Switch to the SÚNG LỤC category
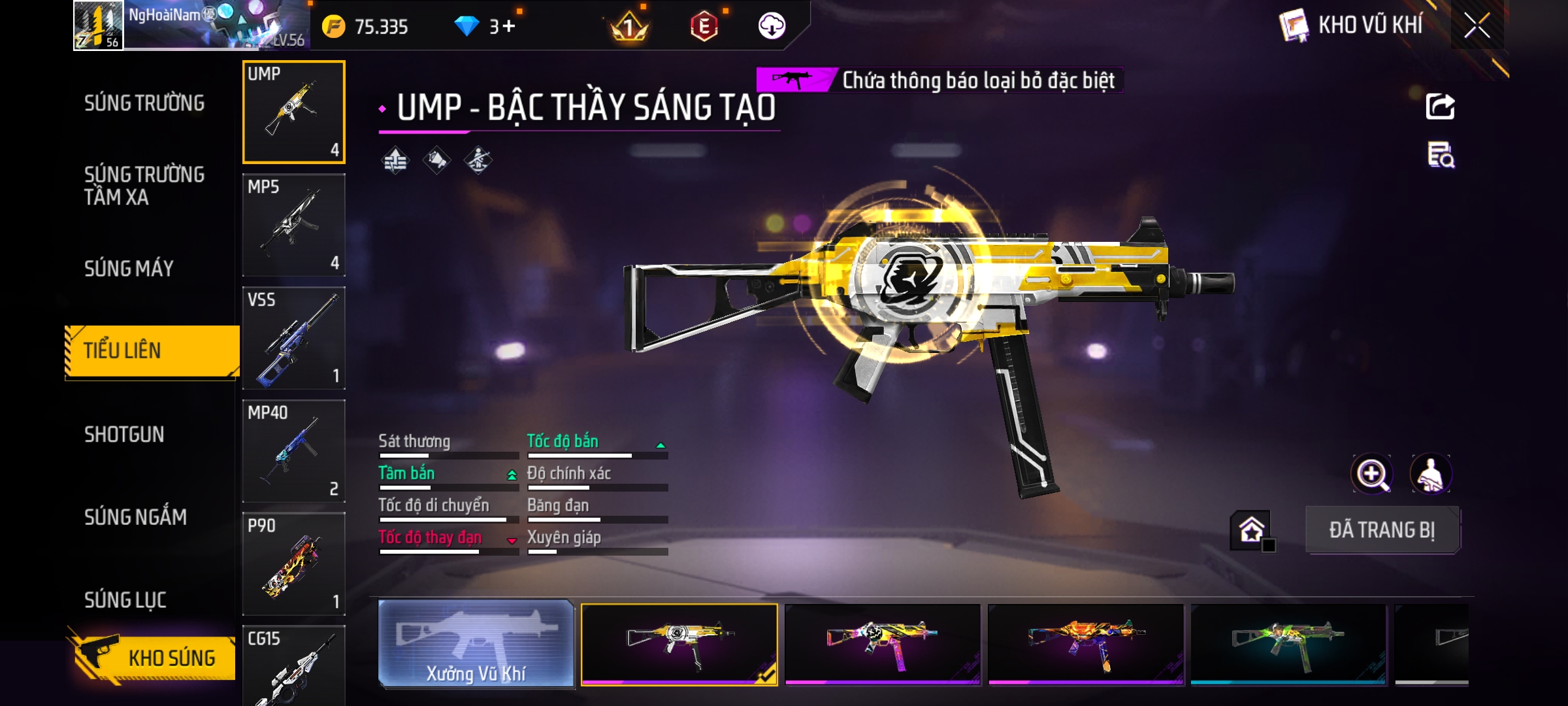 [x=125, y=600]
